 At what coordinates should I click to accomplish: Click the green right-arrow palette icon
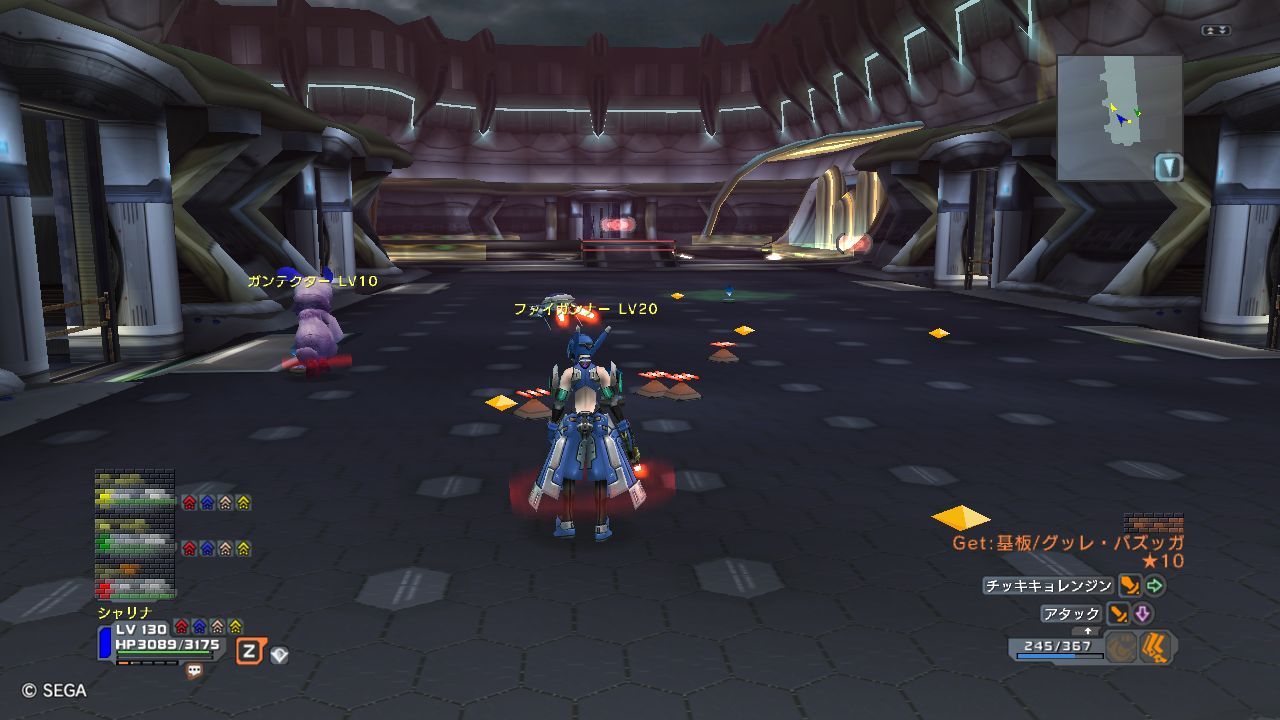coord(1155,586)
